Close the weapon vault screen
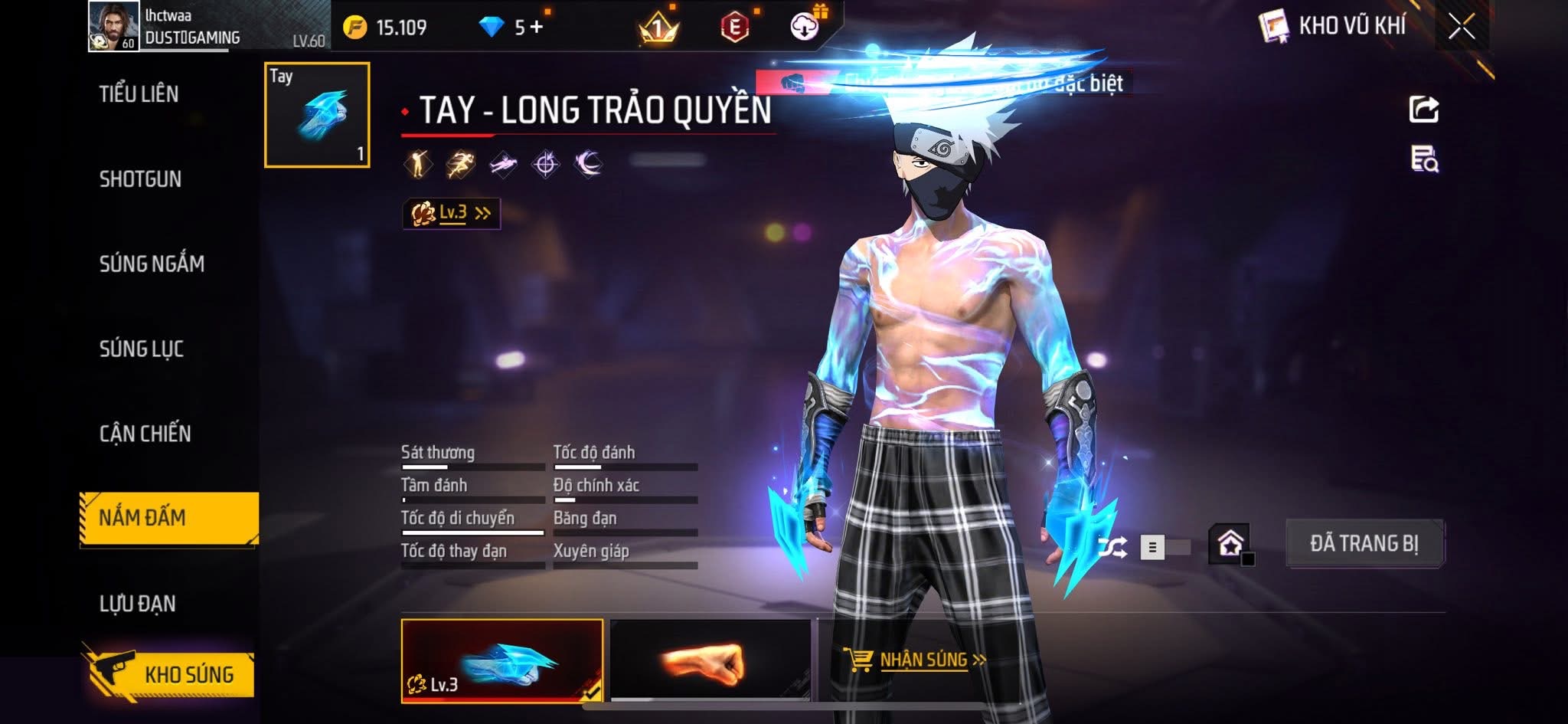The width and height of the screenshot is (1568, 724). coord(1461,28)
